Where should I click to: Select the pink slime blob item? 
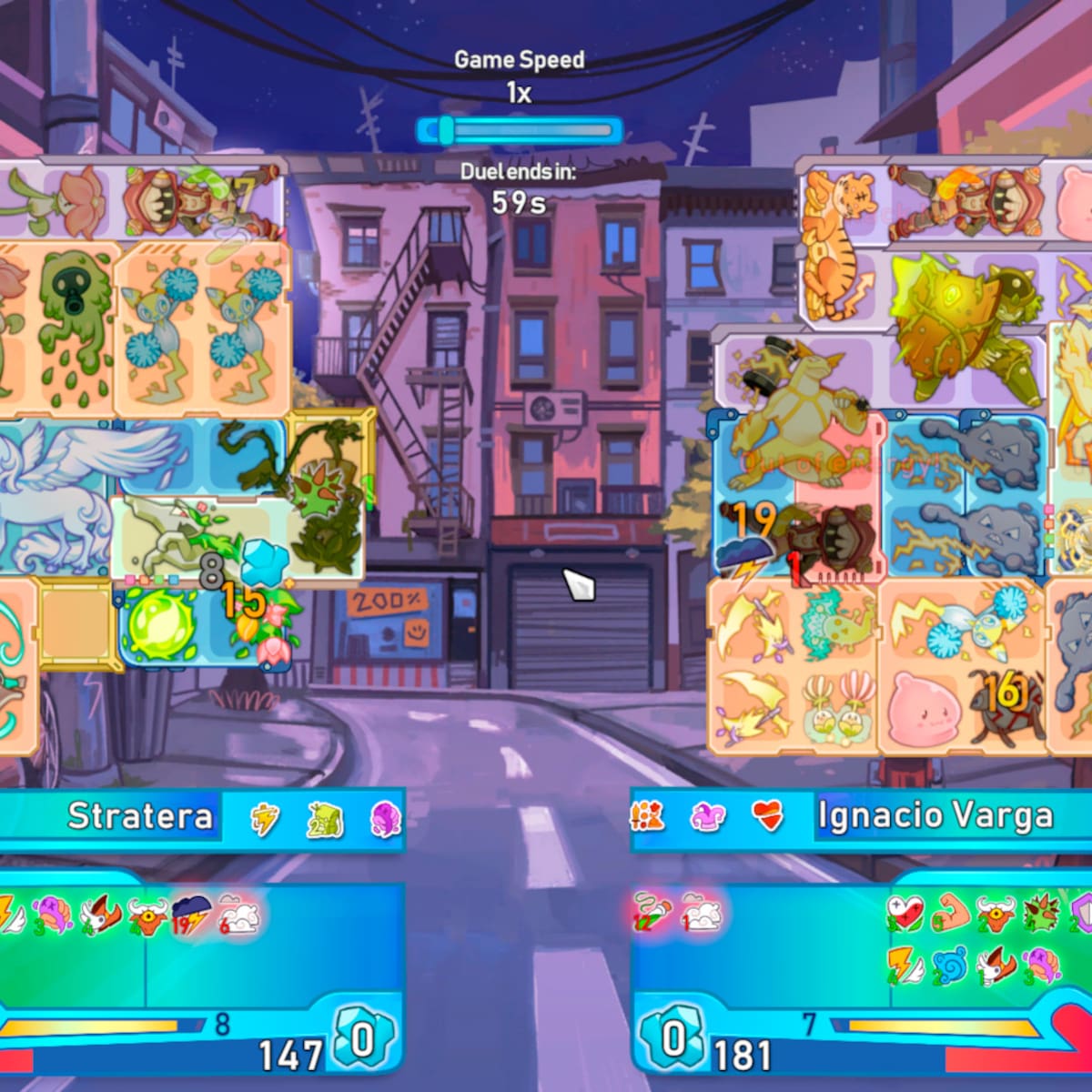pos(919,705)
